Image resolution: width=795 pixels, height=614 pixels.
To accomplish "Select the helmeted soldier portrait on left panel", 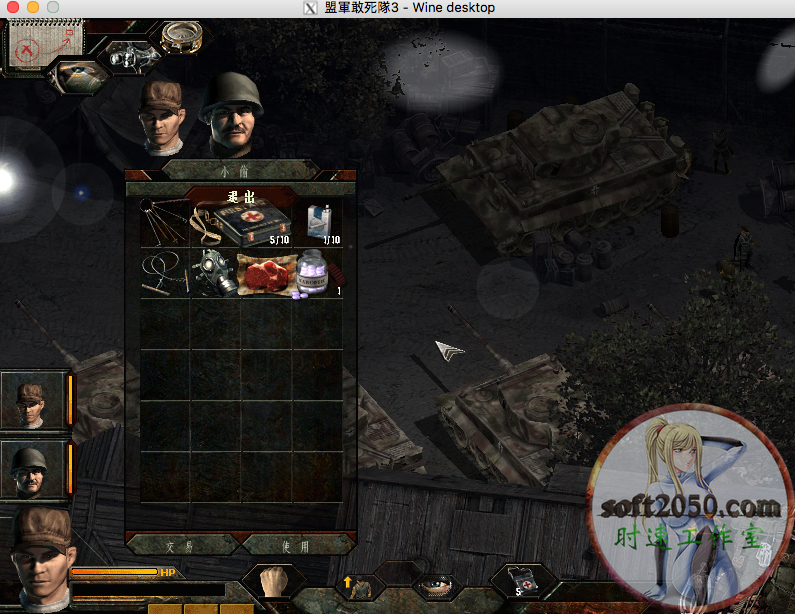I will [x=33, y=469].
